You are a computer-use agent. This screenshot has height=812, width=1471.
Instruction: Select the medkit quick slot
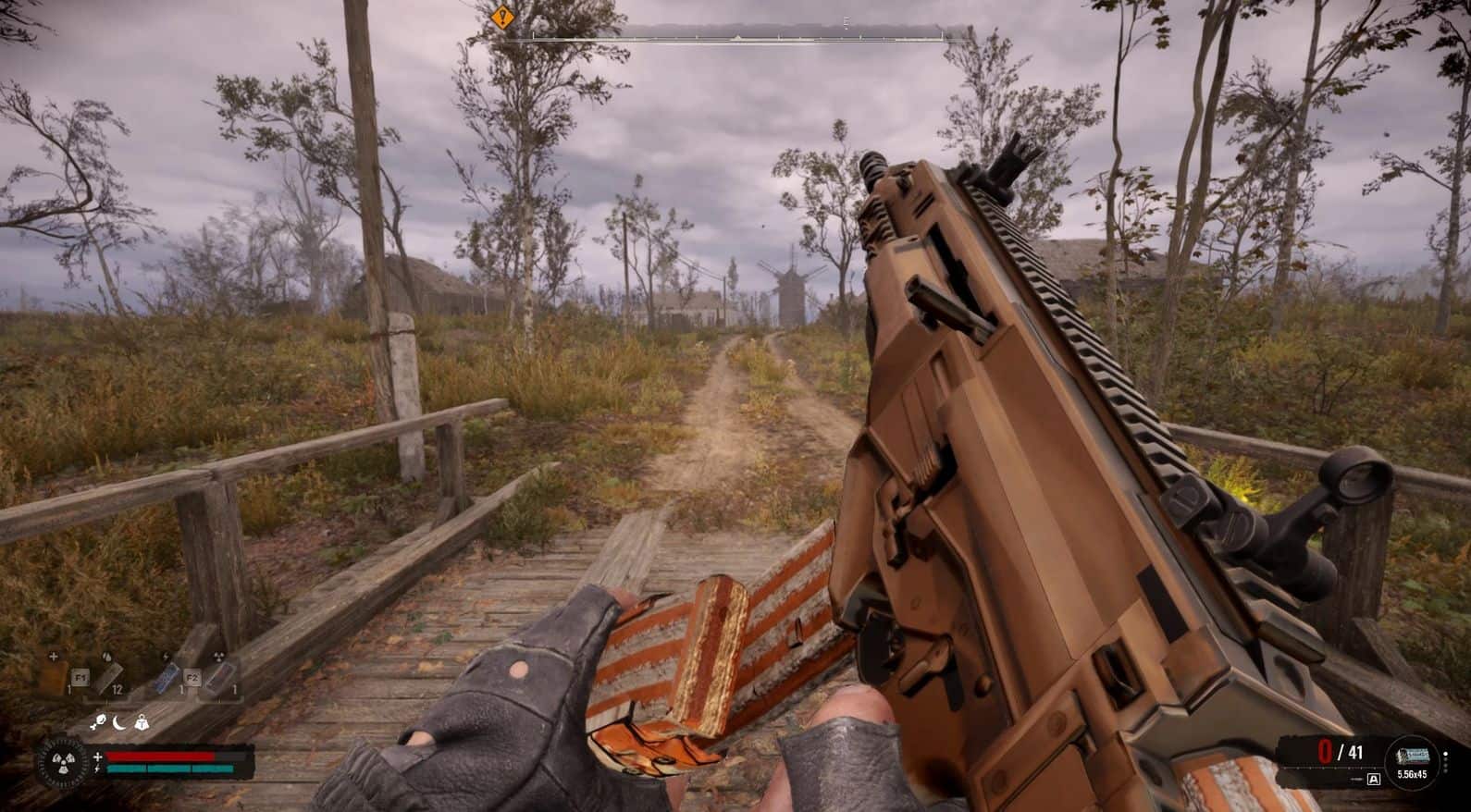54,676
